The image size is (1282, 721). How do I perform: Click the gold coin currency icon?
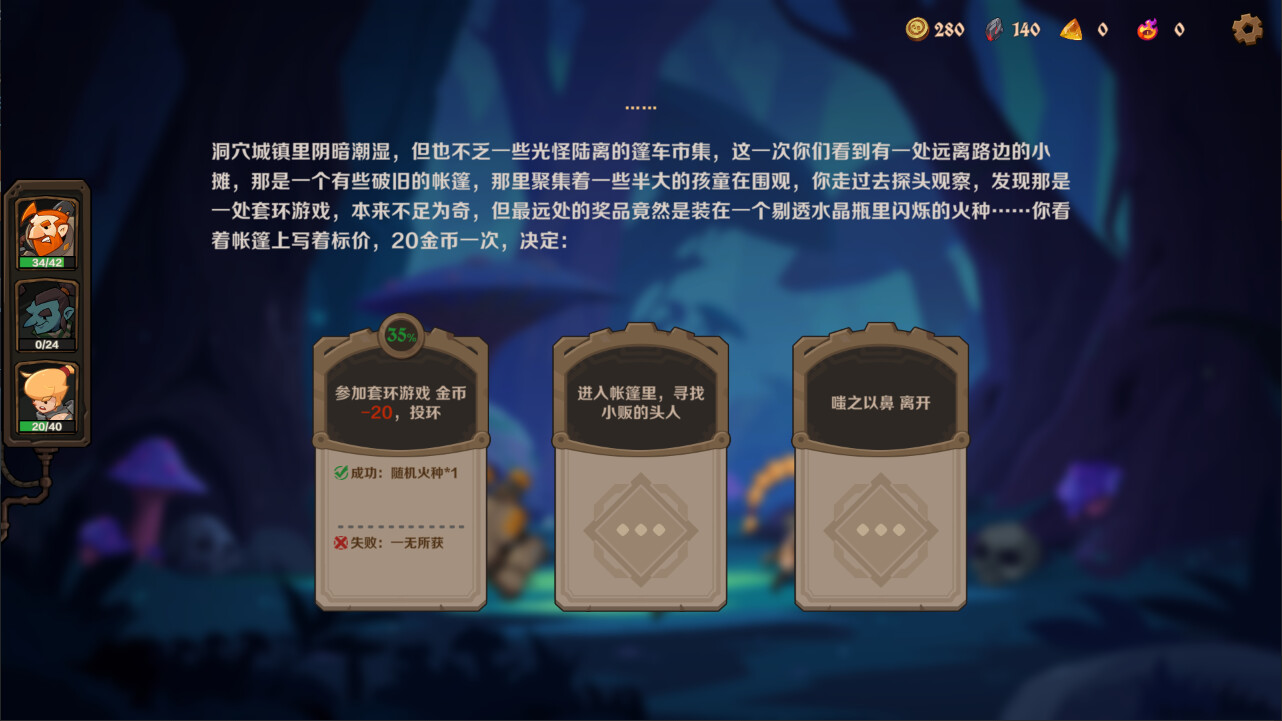click(916, 29)
